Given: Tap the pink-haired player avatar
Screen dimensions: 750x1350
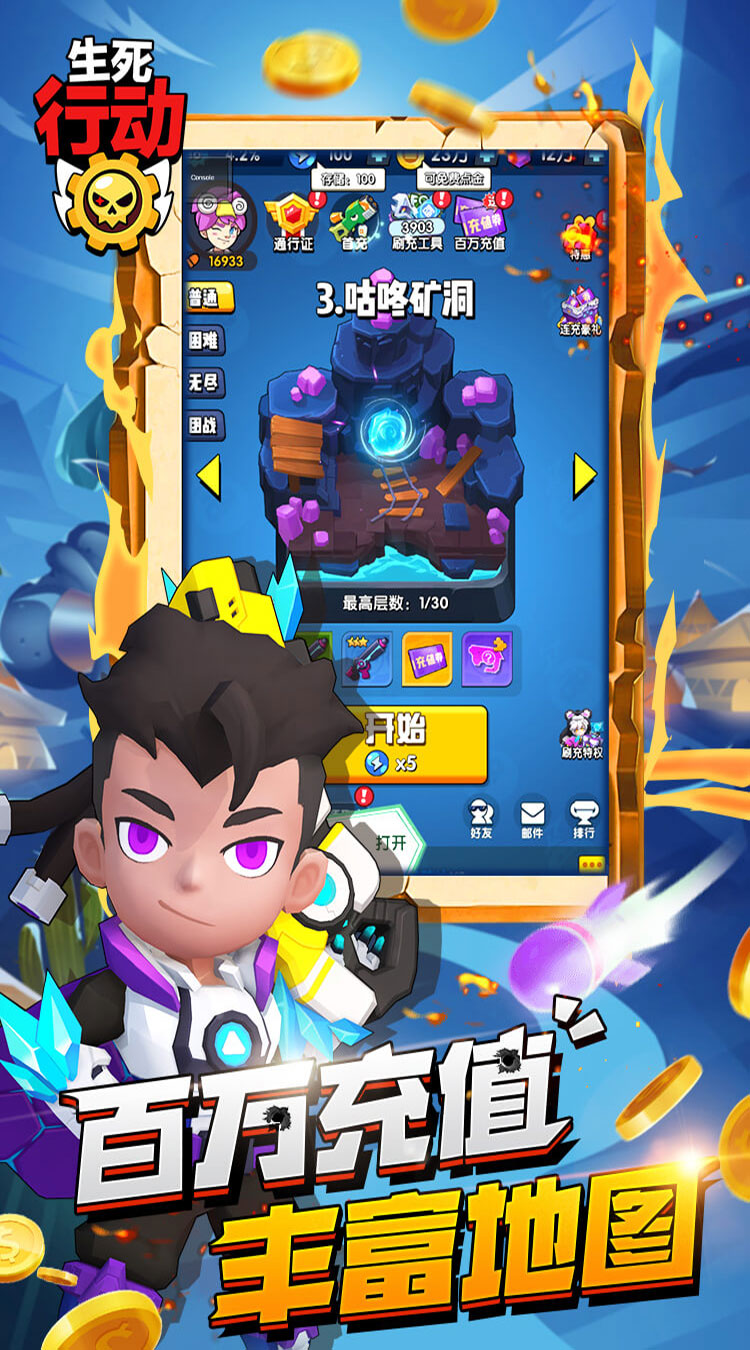Looking at the screenshot, I should 222,221.
